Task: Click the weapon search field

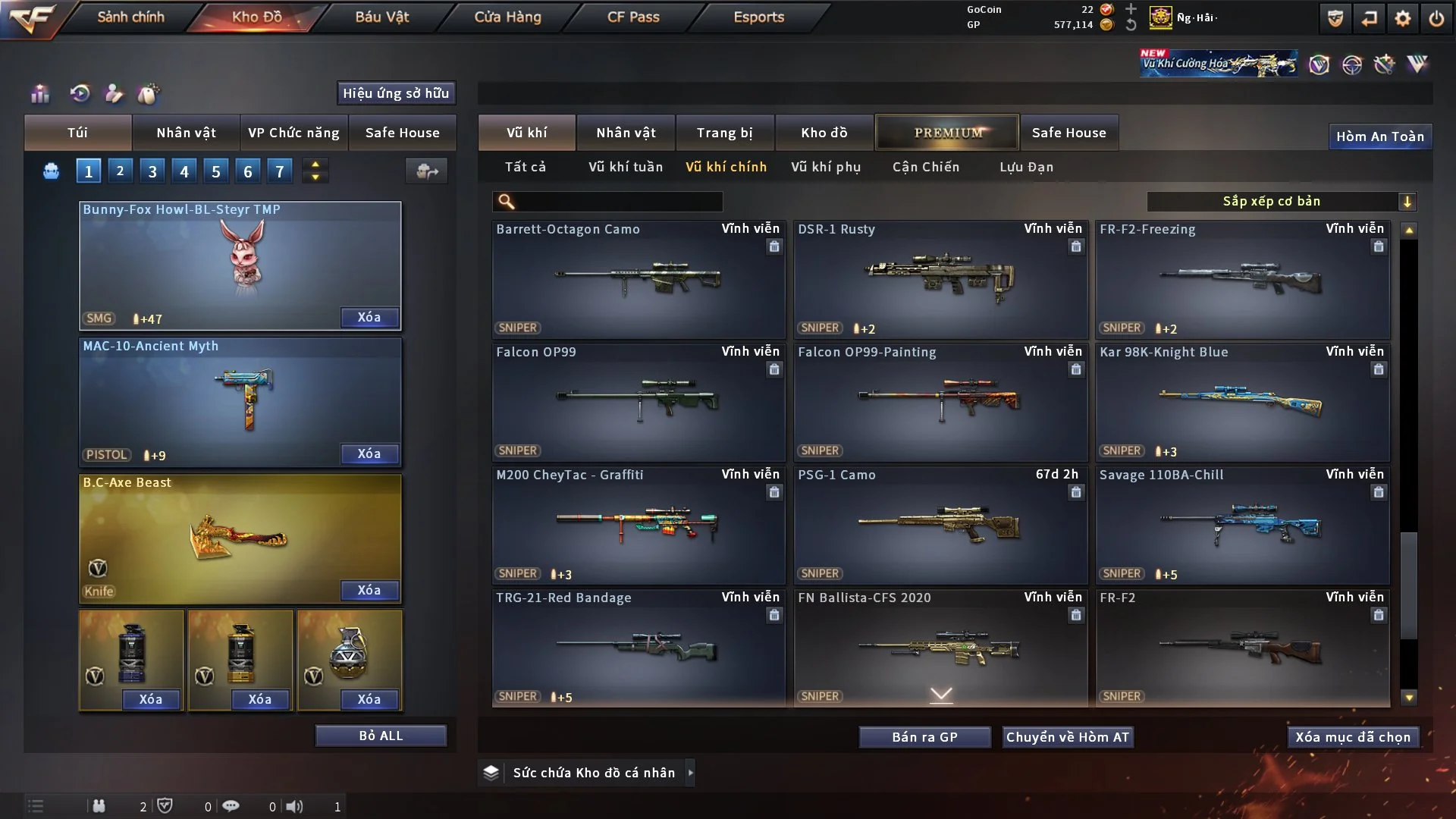Action: (618, 201)
